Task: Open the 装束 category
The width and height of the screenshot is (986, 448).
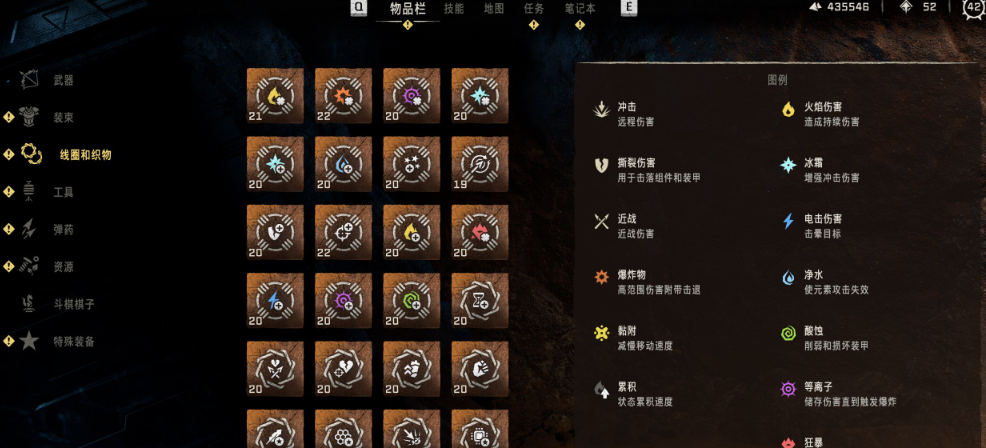Action: tap(62, 117)
